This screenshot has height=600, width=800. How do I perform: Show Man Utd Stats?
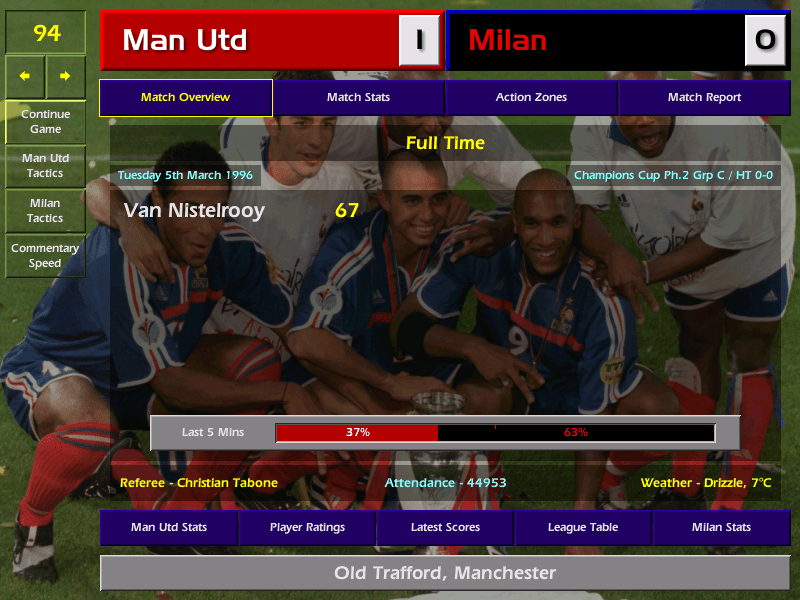(168, 527)
